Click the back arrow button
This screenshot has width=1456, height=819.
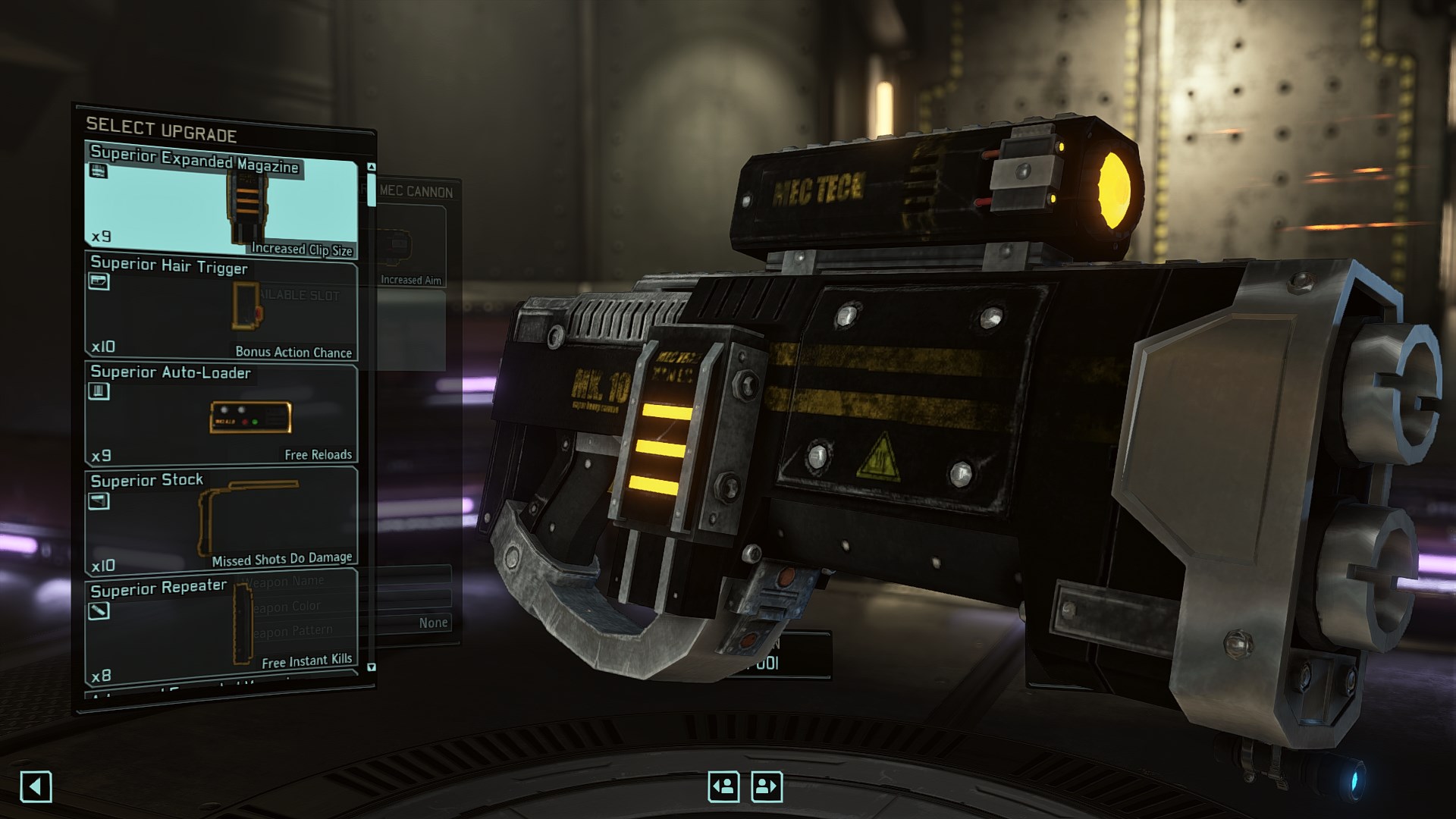click(36, 786)
